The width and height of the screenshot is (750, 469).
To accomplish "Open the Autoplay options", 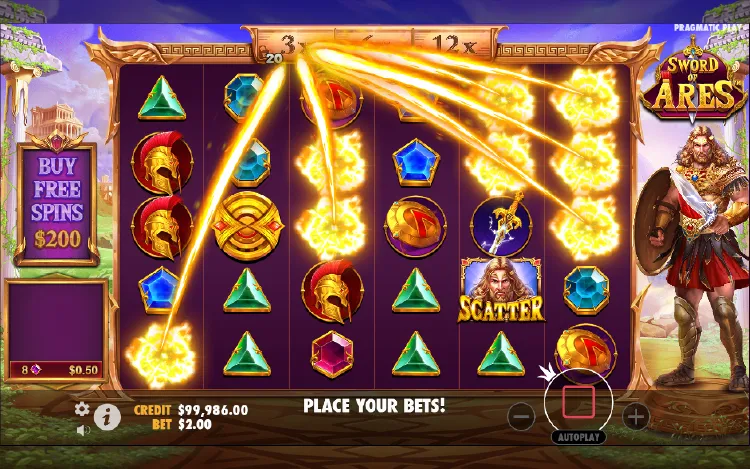I will coord(578,438).
